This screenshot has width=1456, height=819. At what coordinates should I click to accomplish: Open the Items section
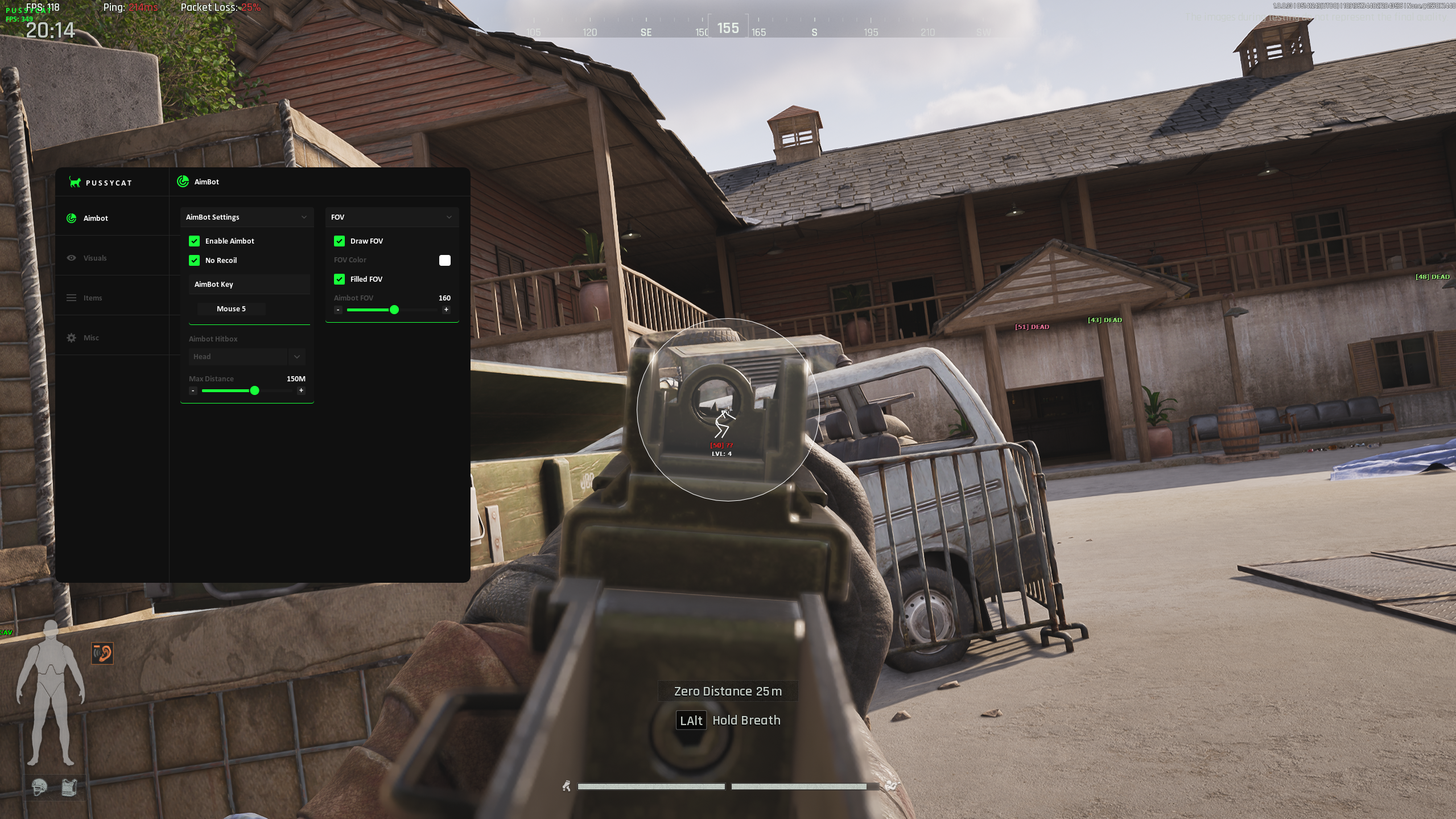[x=92, y=298]
